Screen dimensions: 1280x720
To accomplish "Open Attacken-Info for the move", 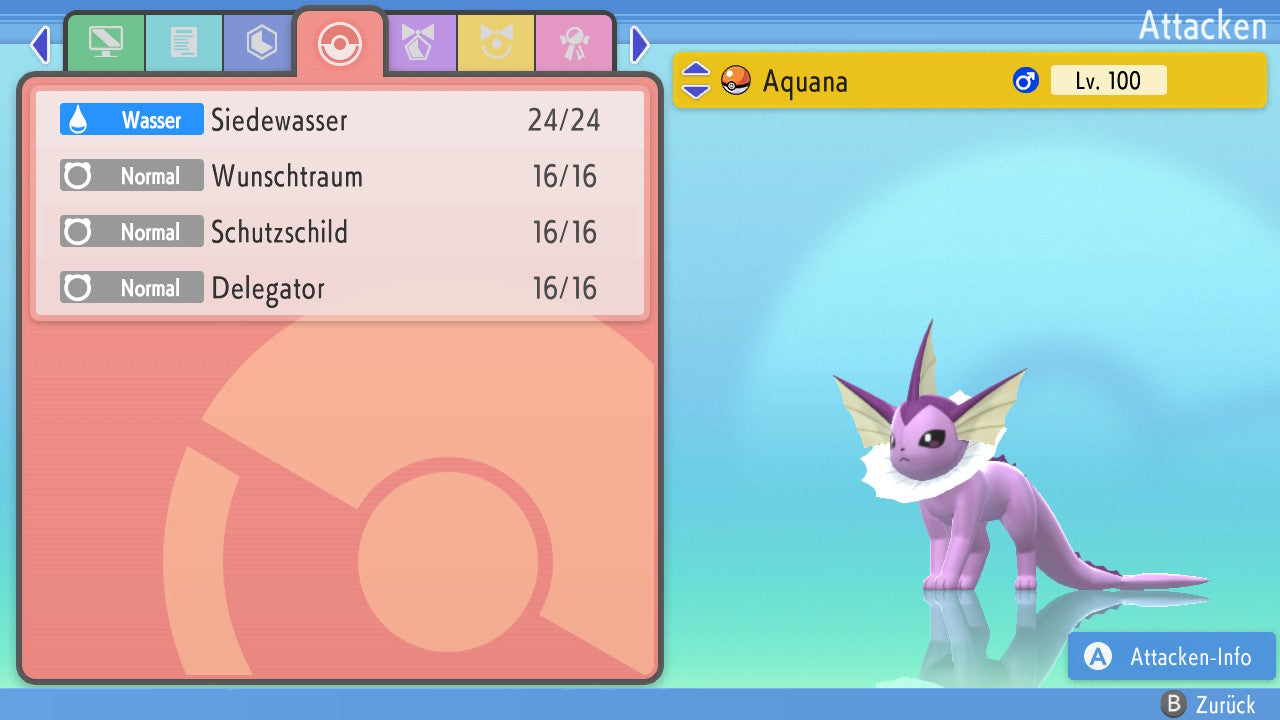I will point(1172,657).
